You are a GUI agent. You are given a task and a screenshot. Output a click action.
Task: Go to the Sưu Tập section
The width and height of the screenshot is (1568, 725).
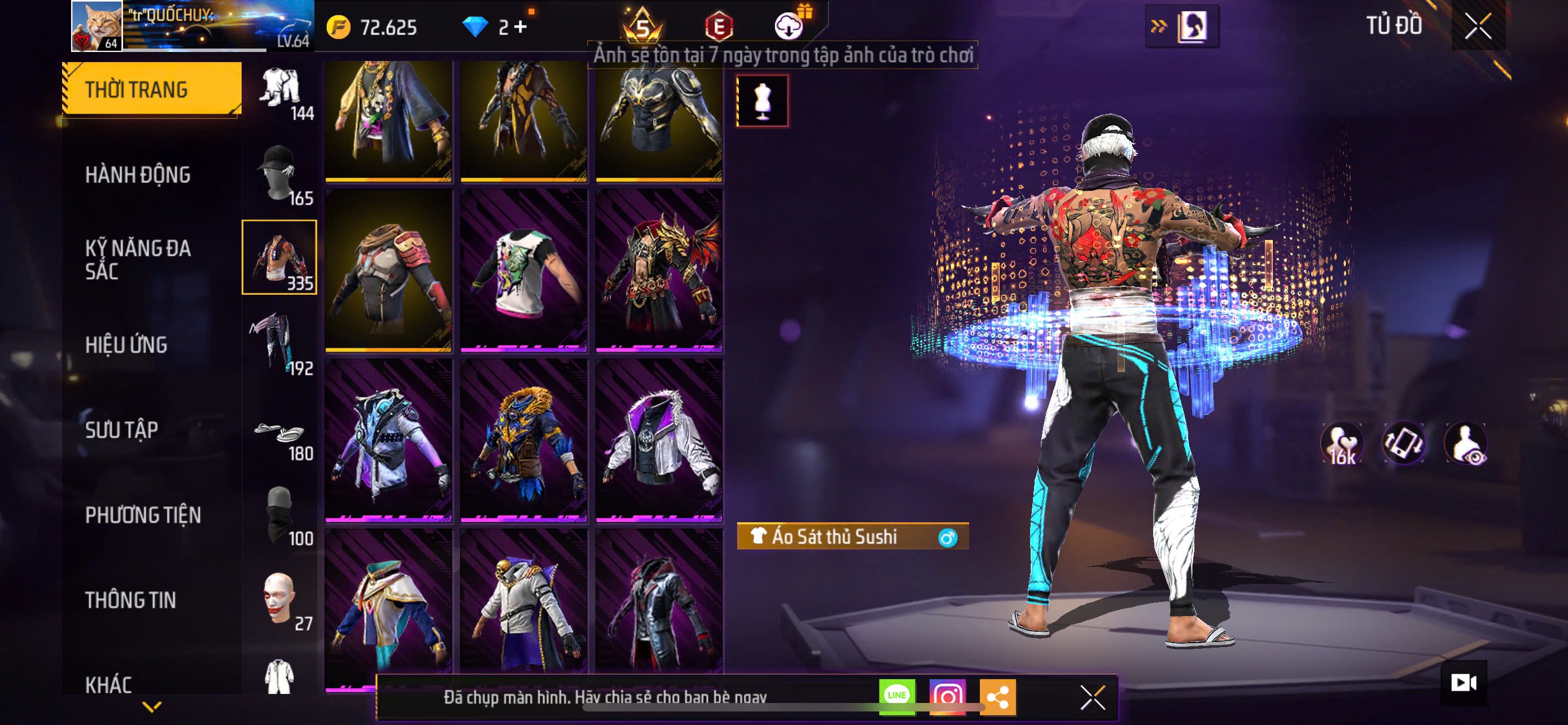(122, 430)
